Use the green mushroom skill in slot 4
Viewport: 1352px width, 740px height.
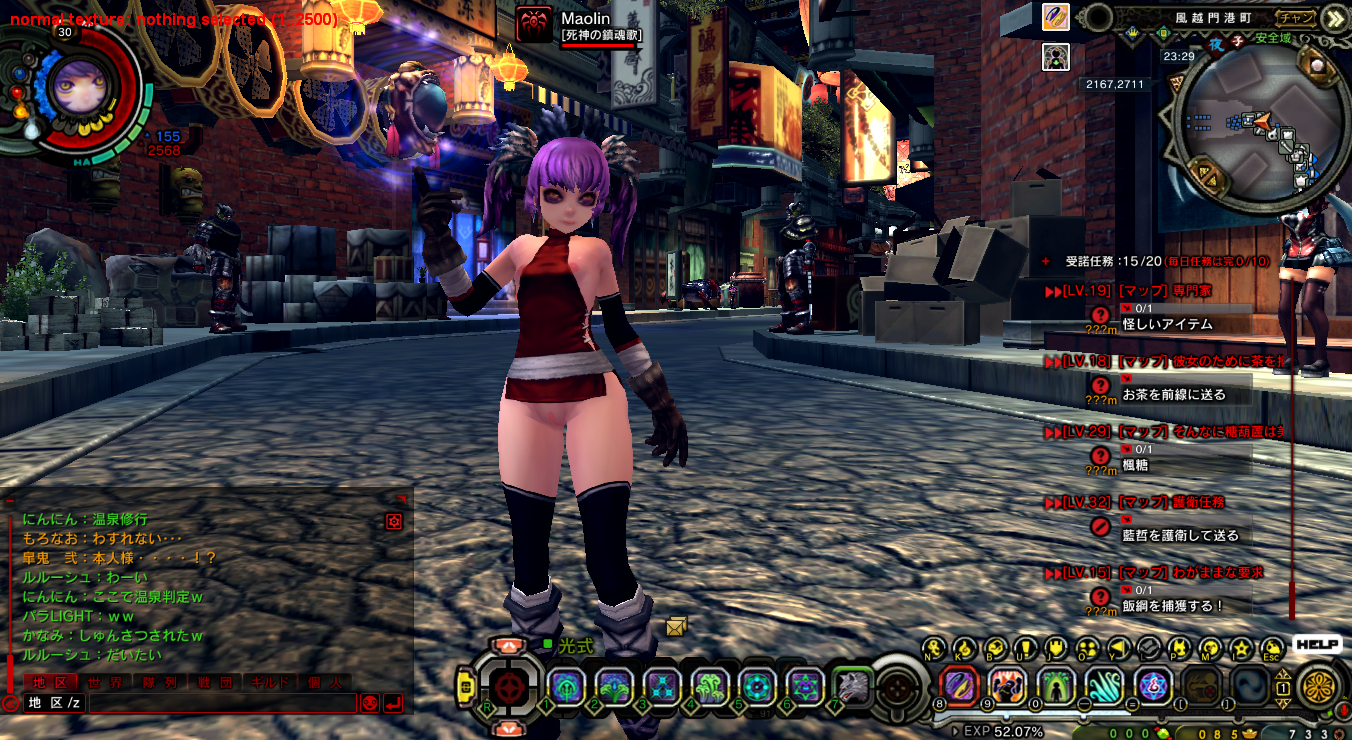click(709, 686)
